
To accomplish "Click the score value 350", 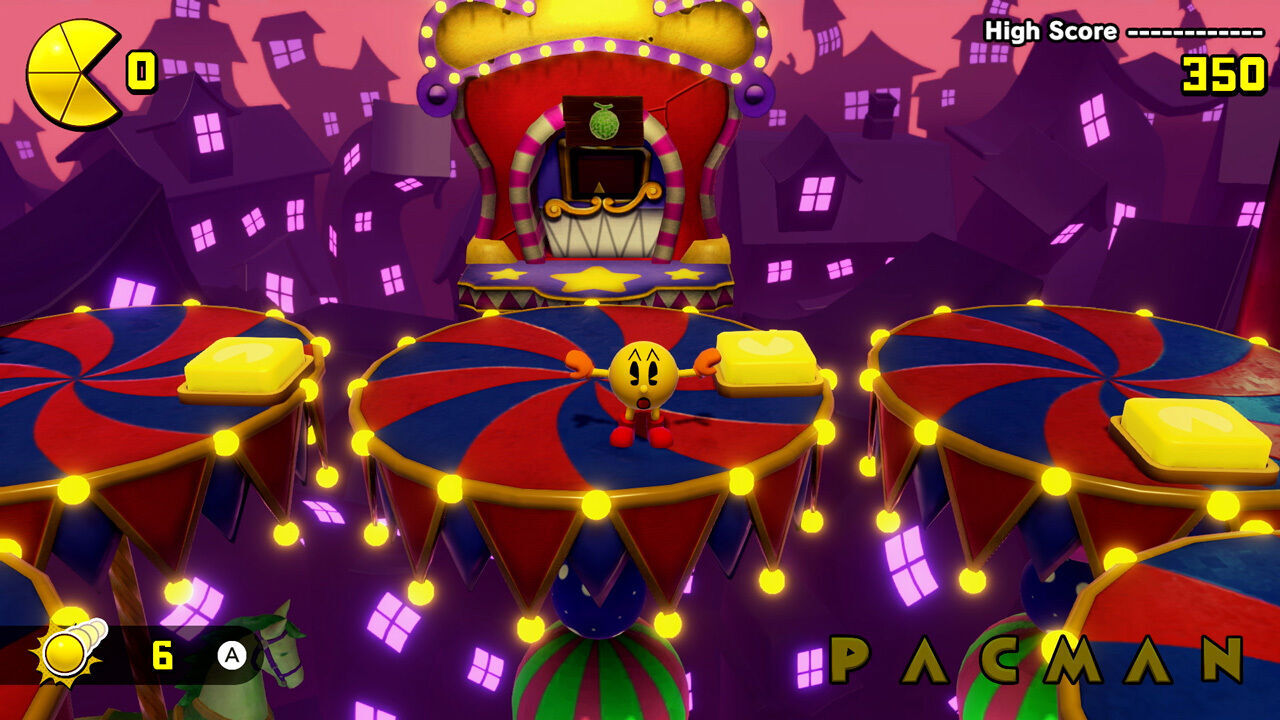I will 1225,72.
